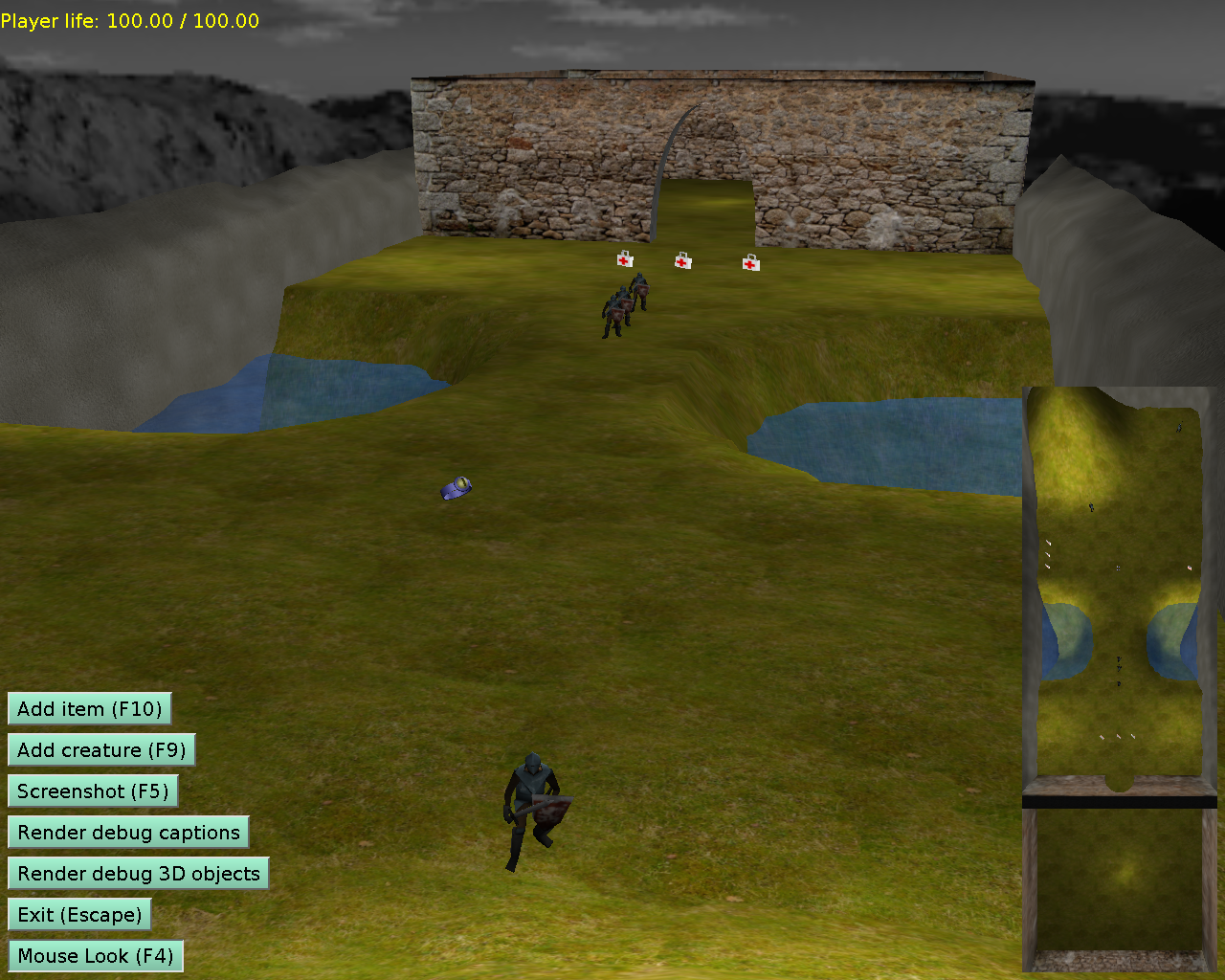1225x980 pixels.
Task: Click the Exit (Escape) button
Action: point(79,914)
